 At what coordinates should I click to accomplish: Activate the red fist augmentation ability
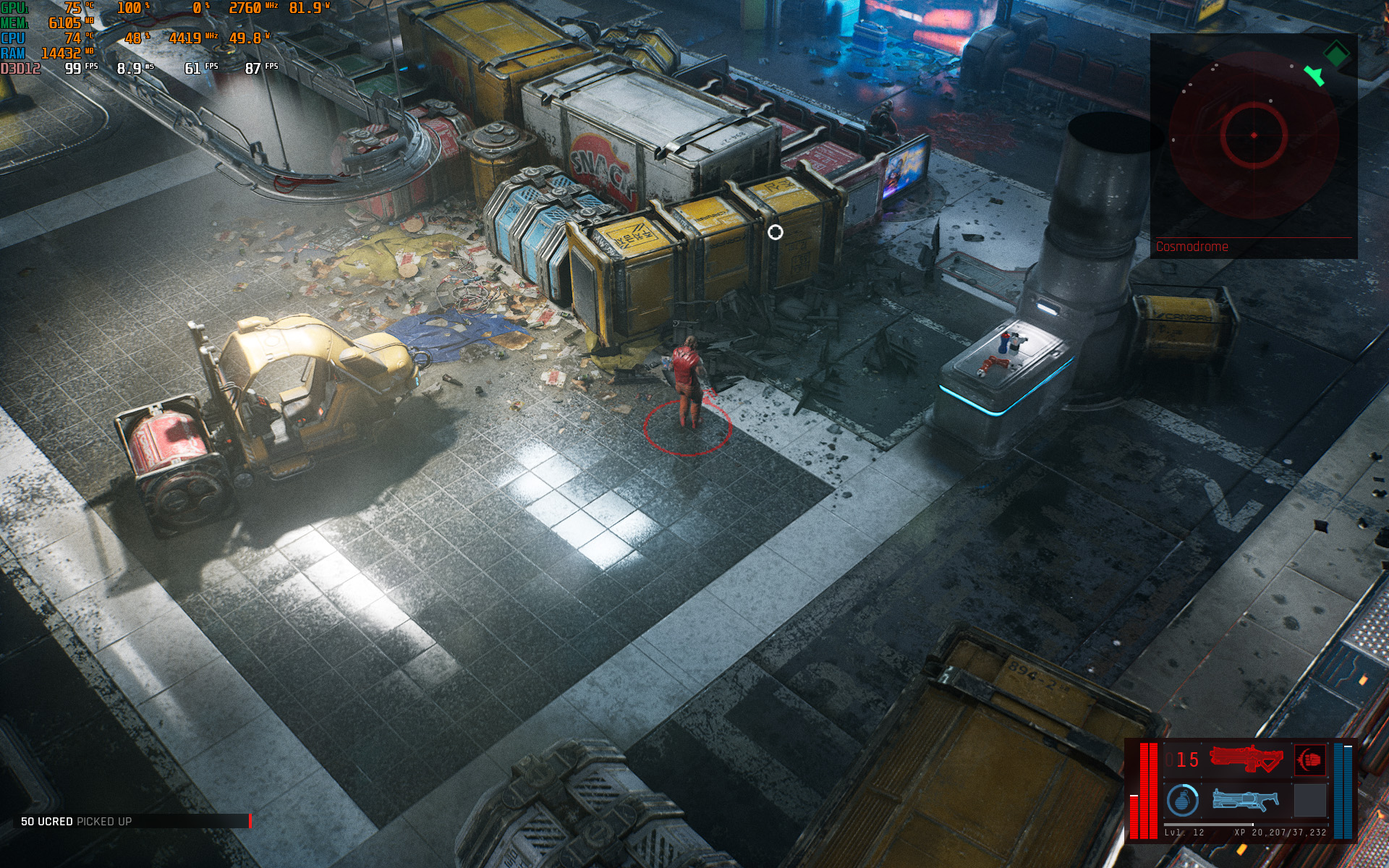[1309, 759]
